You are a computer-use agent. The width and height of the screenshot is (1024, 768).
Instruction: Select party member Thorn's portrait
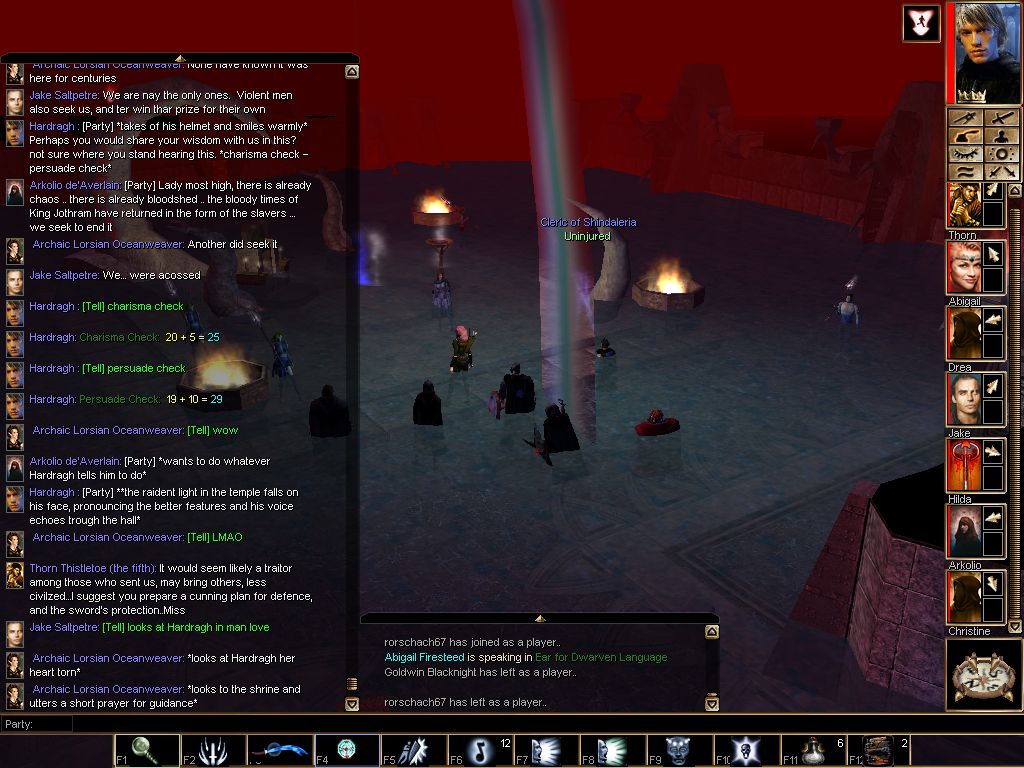click(964, 205)
